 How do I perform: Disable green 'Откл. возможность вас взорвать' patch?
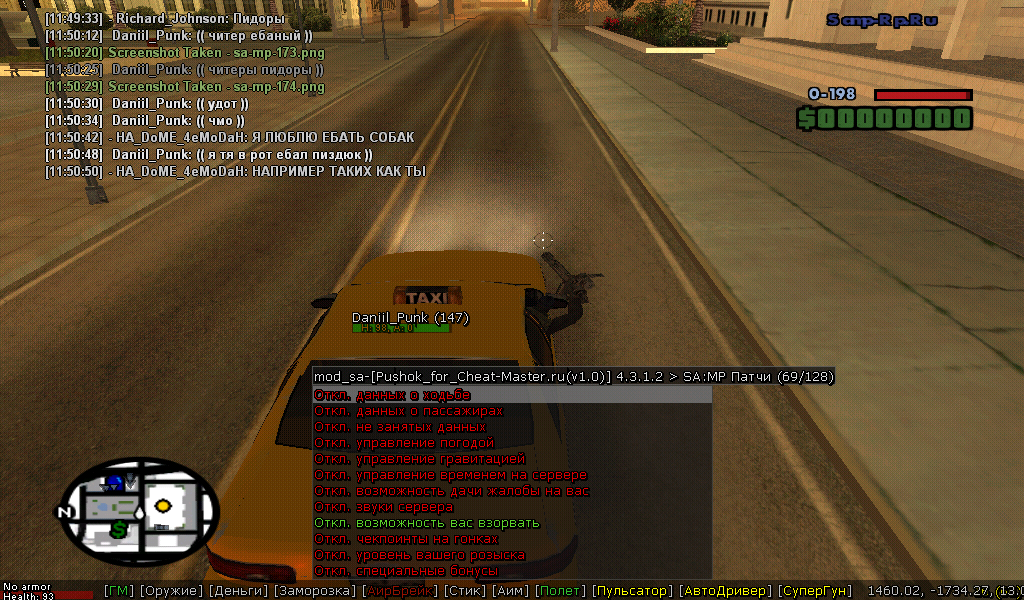click(426, 523)
